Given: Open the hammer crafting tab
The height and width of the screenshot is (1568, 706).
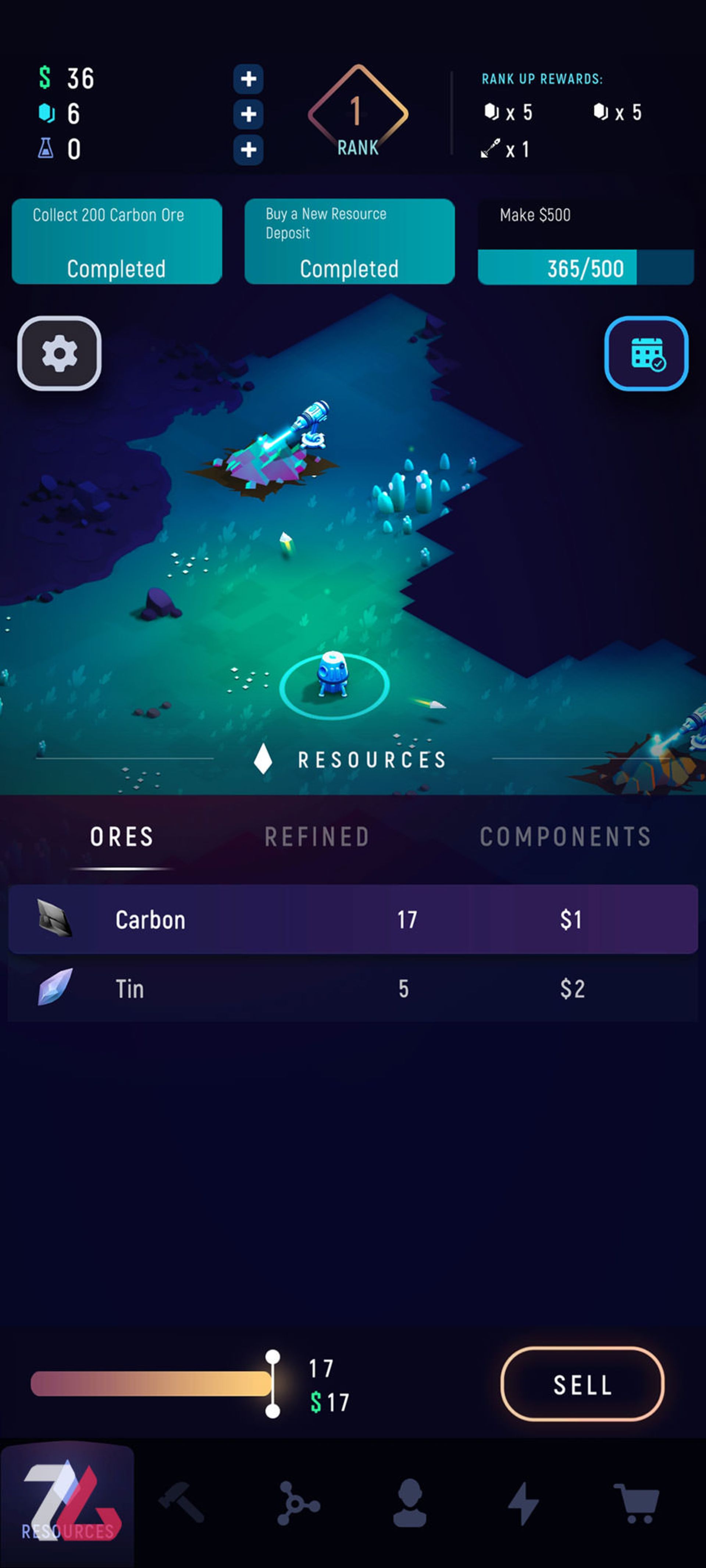Looking at the screenshot, I should (x=182, y=1502).
